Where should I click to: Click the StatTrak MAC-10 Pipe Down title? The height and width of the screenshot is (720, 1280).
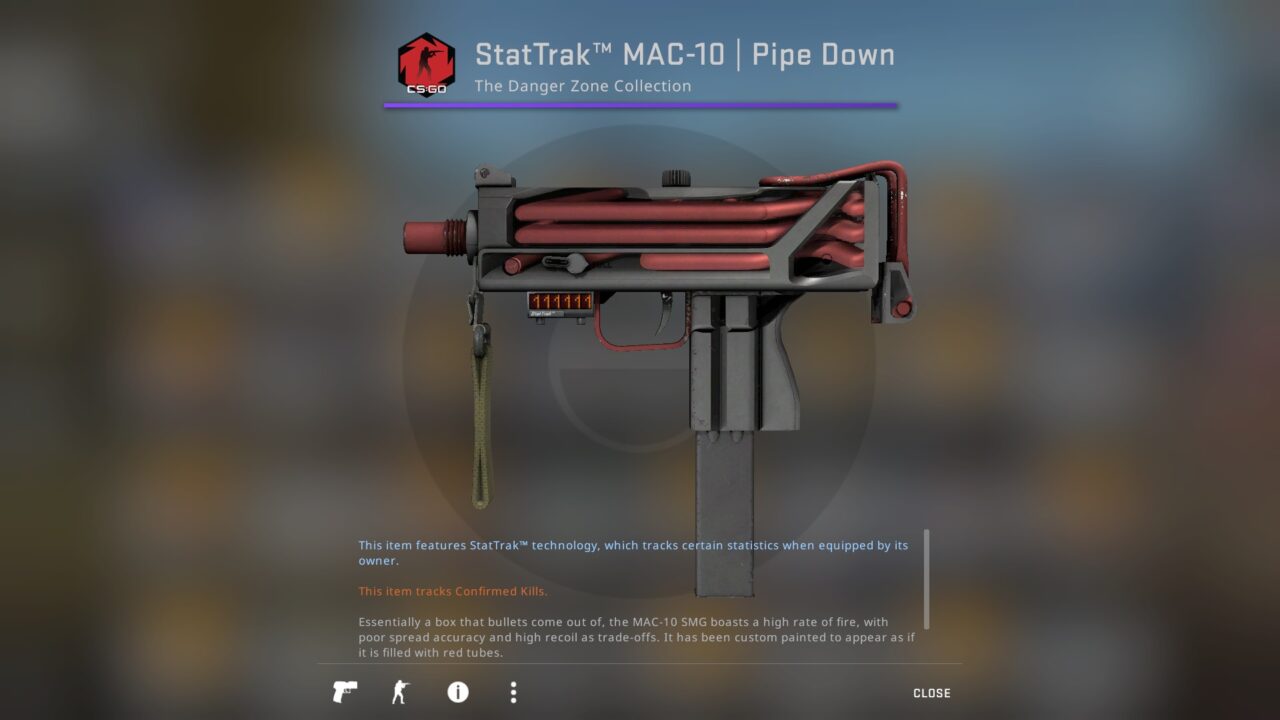tap(683, 54)
